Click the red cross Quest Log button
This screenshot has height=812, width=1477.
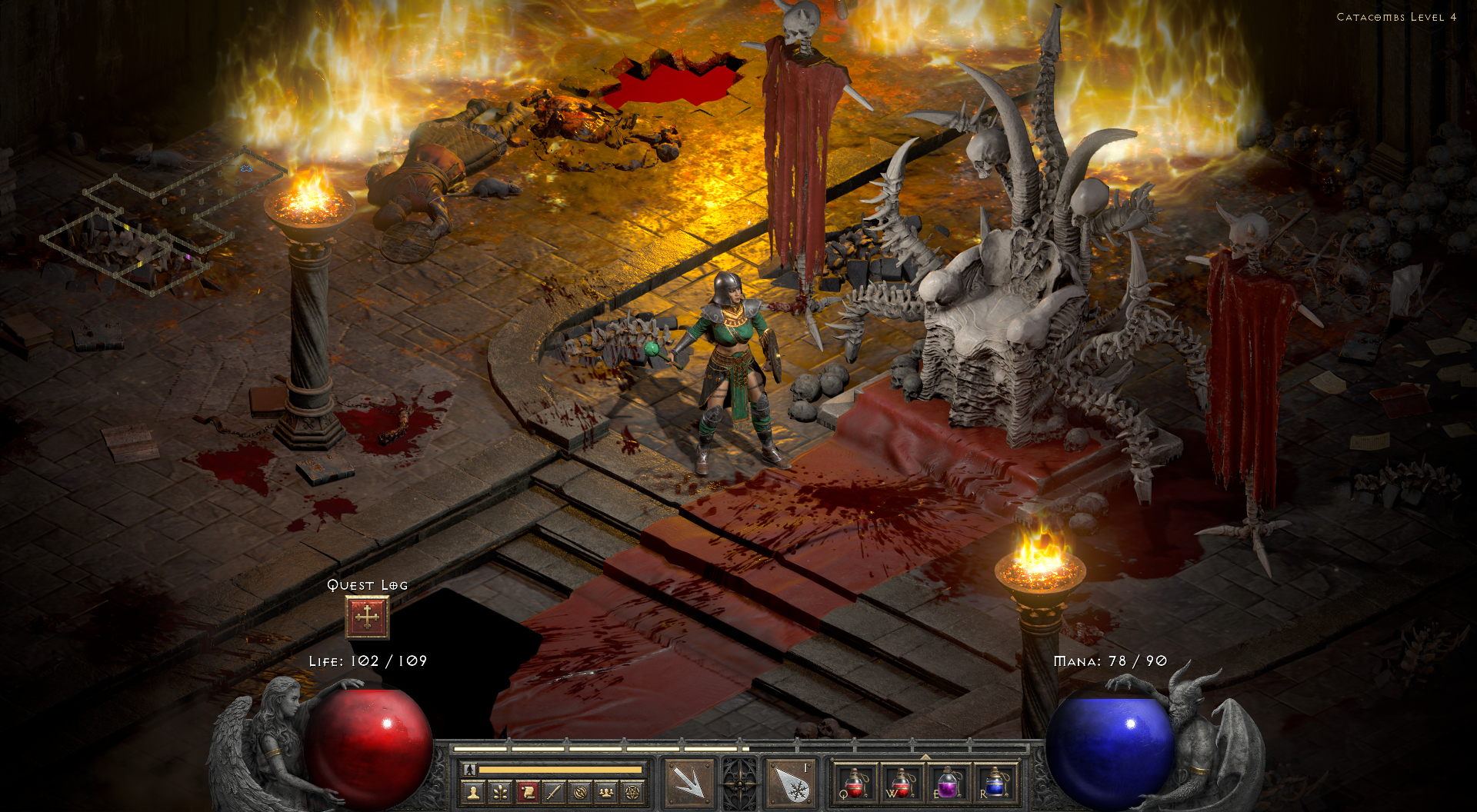point(368,616)
